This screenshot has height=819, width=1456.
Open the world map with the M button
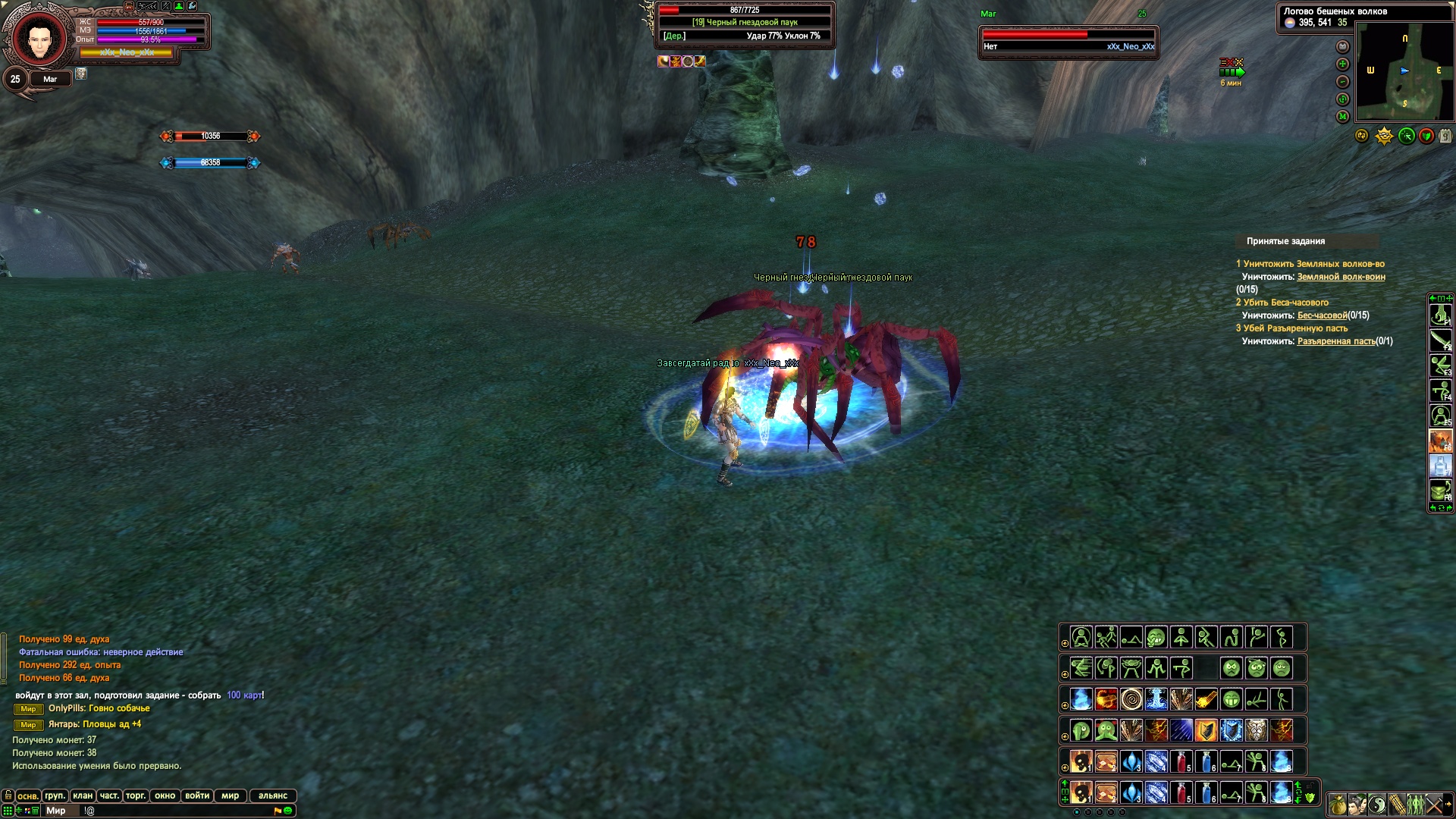pyautogui.click(x=1342, y=116)
